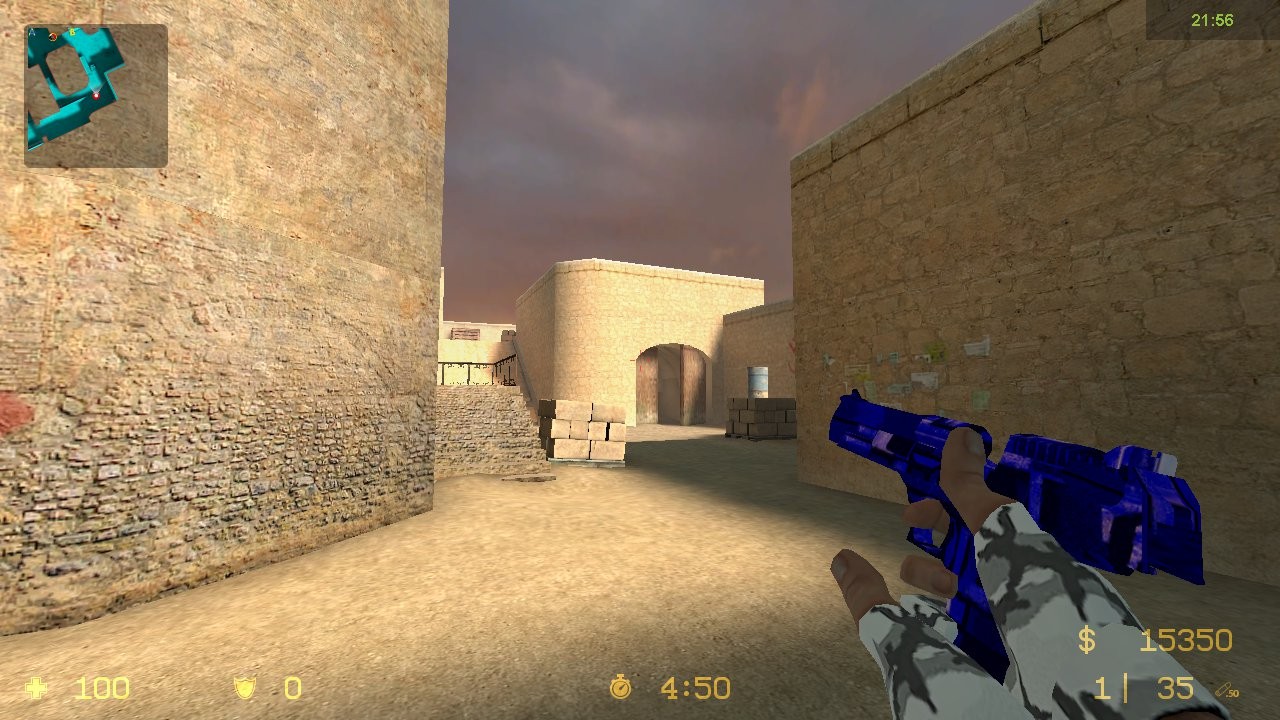Click the health cross icon
This screenshot has width=1280, height=720.
coord(37,688)
